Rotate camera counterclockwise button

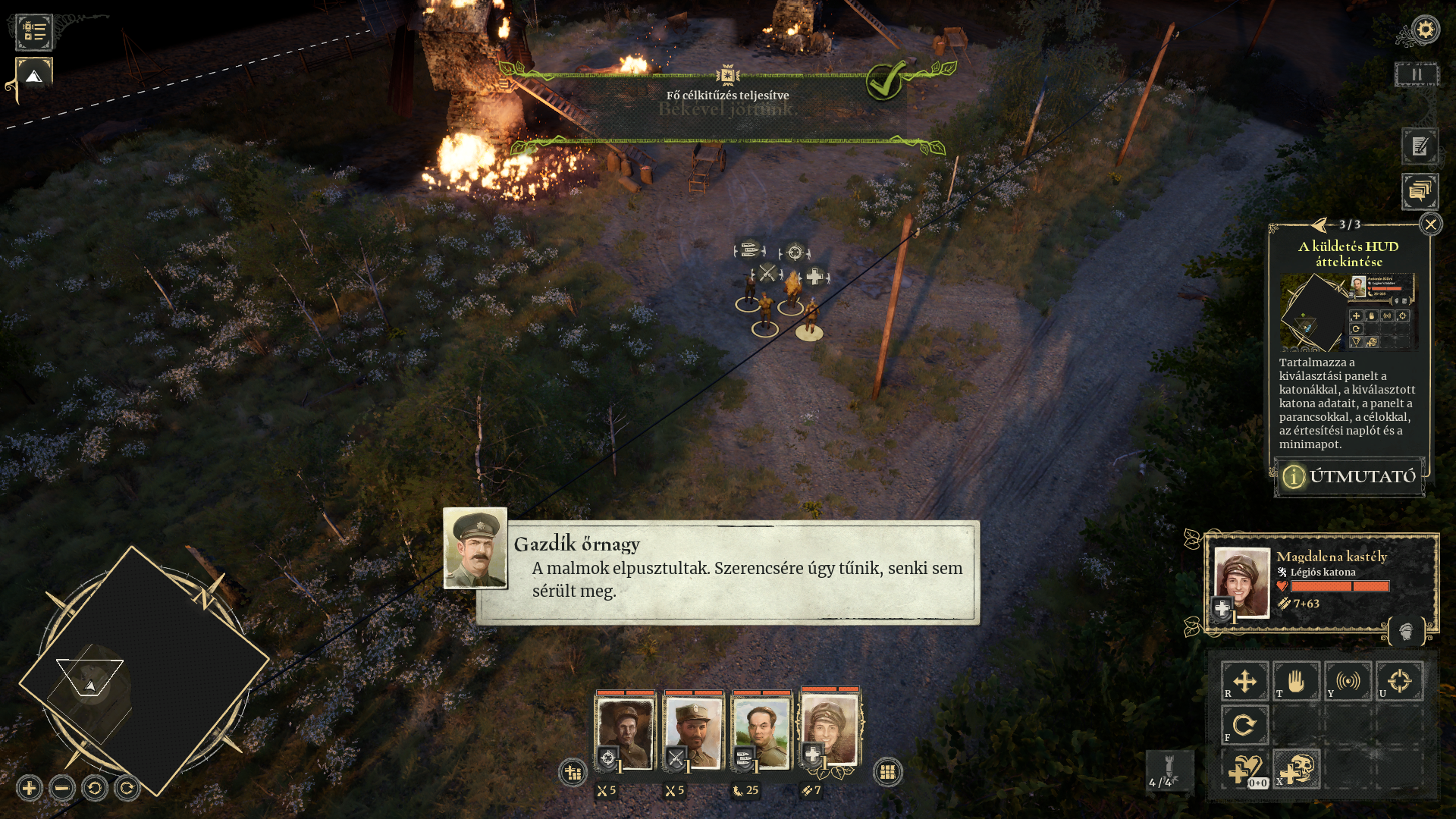pos(95,789)
